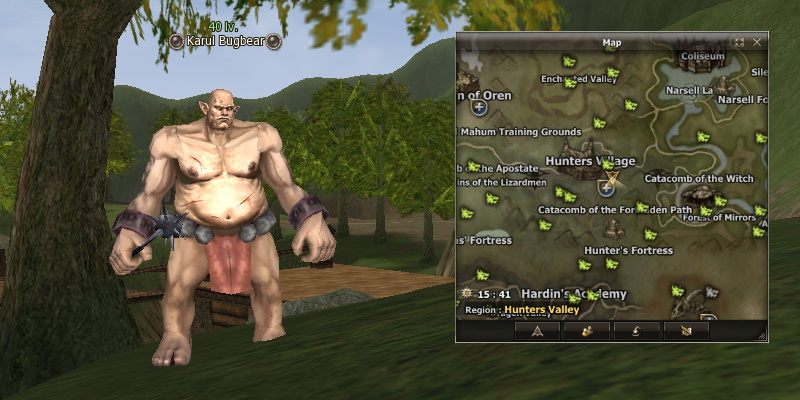Image resolution: width=800 pixels, height=400 pixels.
Task: Click the first map toolbar button with triangle icon
Action: click(x=537, y=330)
